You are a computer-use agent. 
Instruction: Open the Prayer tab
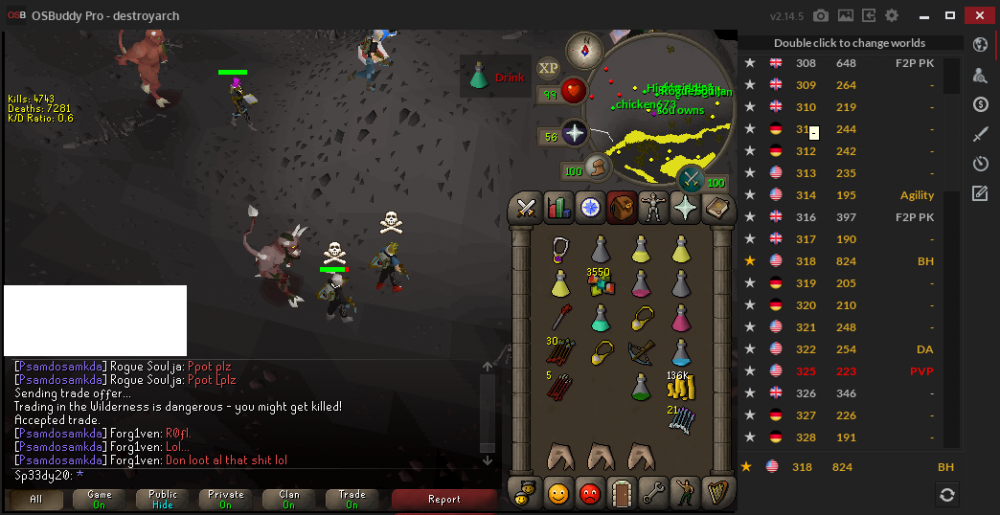click(685, 207)
